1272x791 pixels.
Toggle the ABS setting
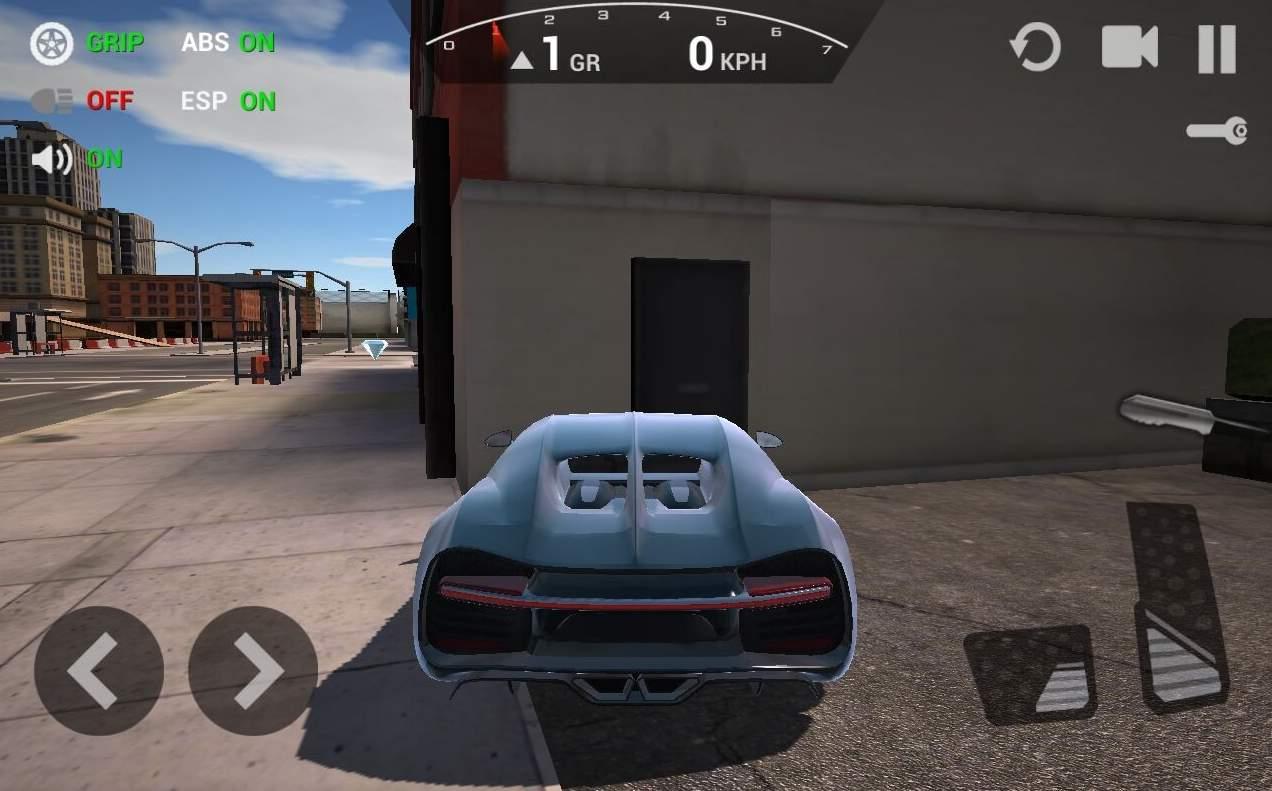point(228,43)
